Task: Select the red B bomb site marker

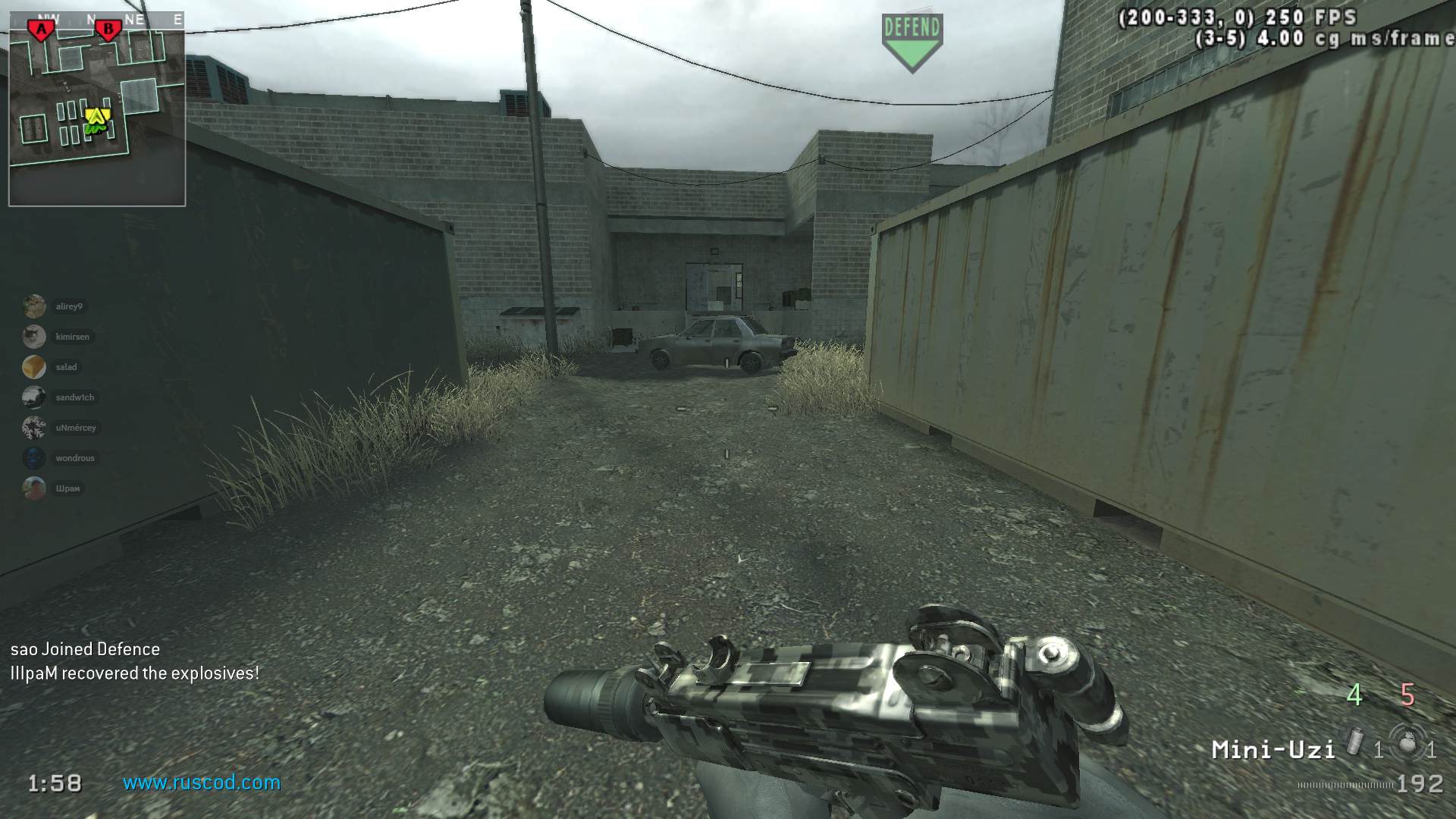Action: pos(108,30)
